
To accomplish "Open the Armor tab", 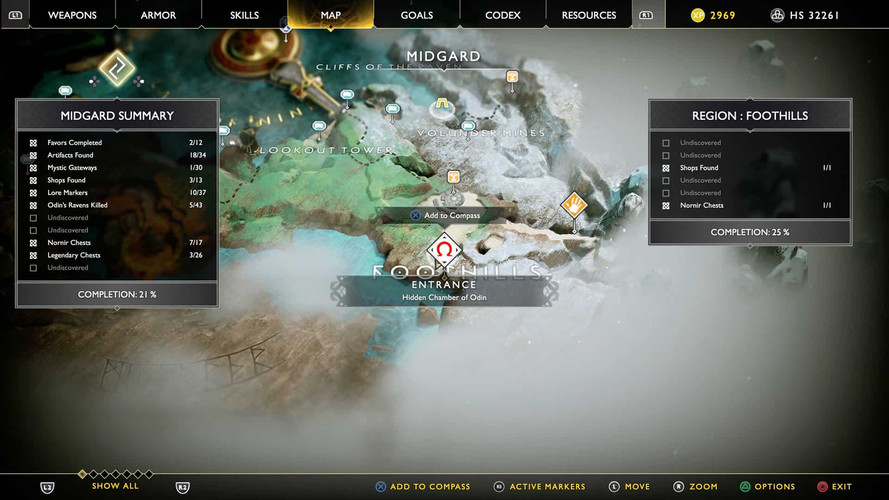I will click(x=158, y=15).
